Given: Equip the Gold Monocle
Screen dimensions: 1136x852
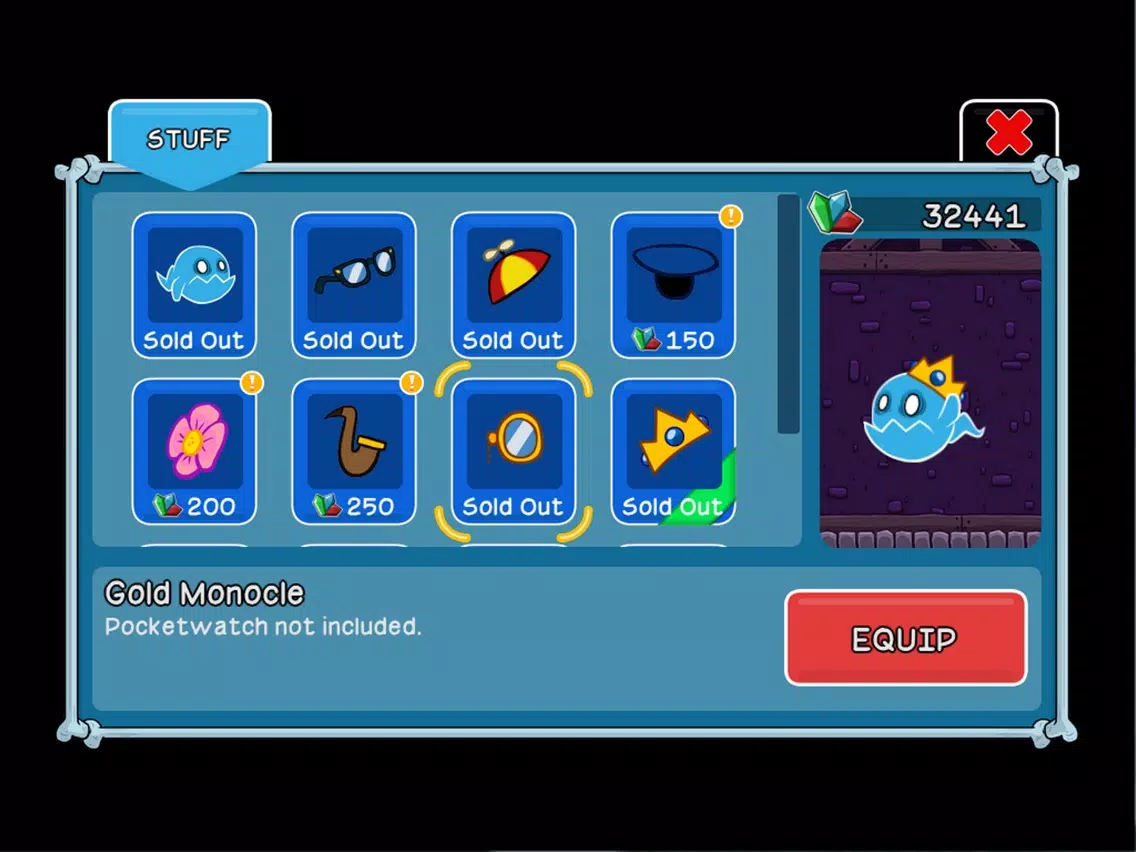Looking at the screenshot, I should pyautogui.click(x=905, y=638).
